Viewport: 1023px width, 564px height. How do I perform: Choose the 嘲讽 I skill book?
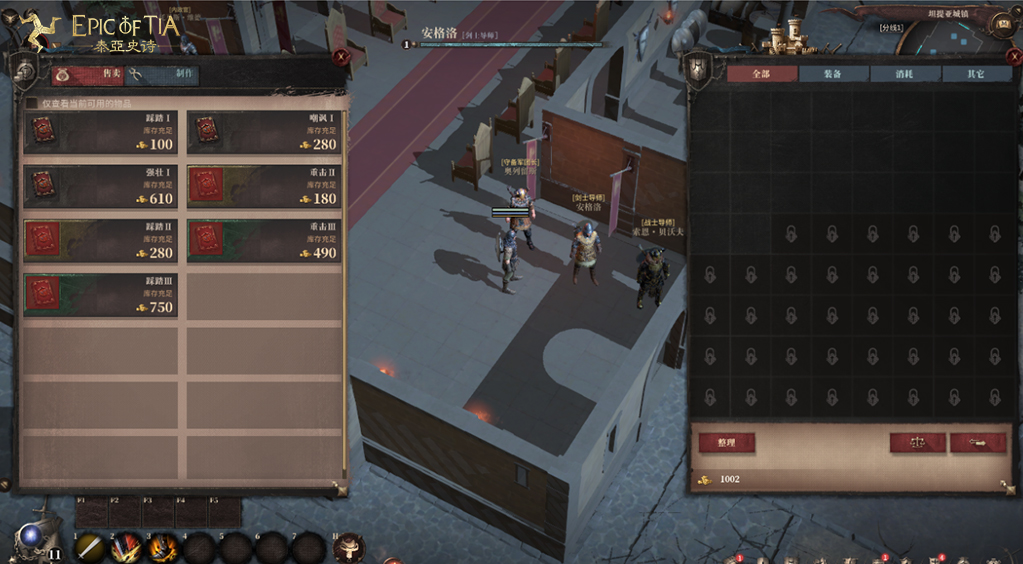point(264,133)
